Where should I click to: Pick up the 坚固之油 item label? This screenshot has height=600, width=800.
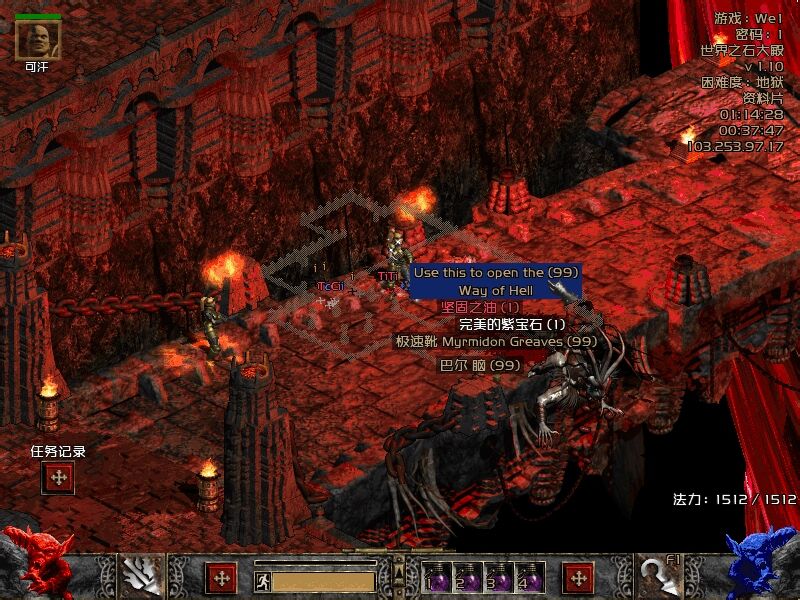481,307
